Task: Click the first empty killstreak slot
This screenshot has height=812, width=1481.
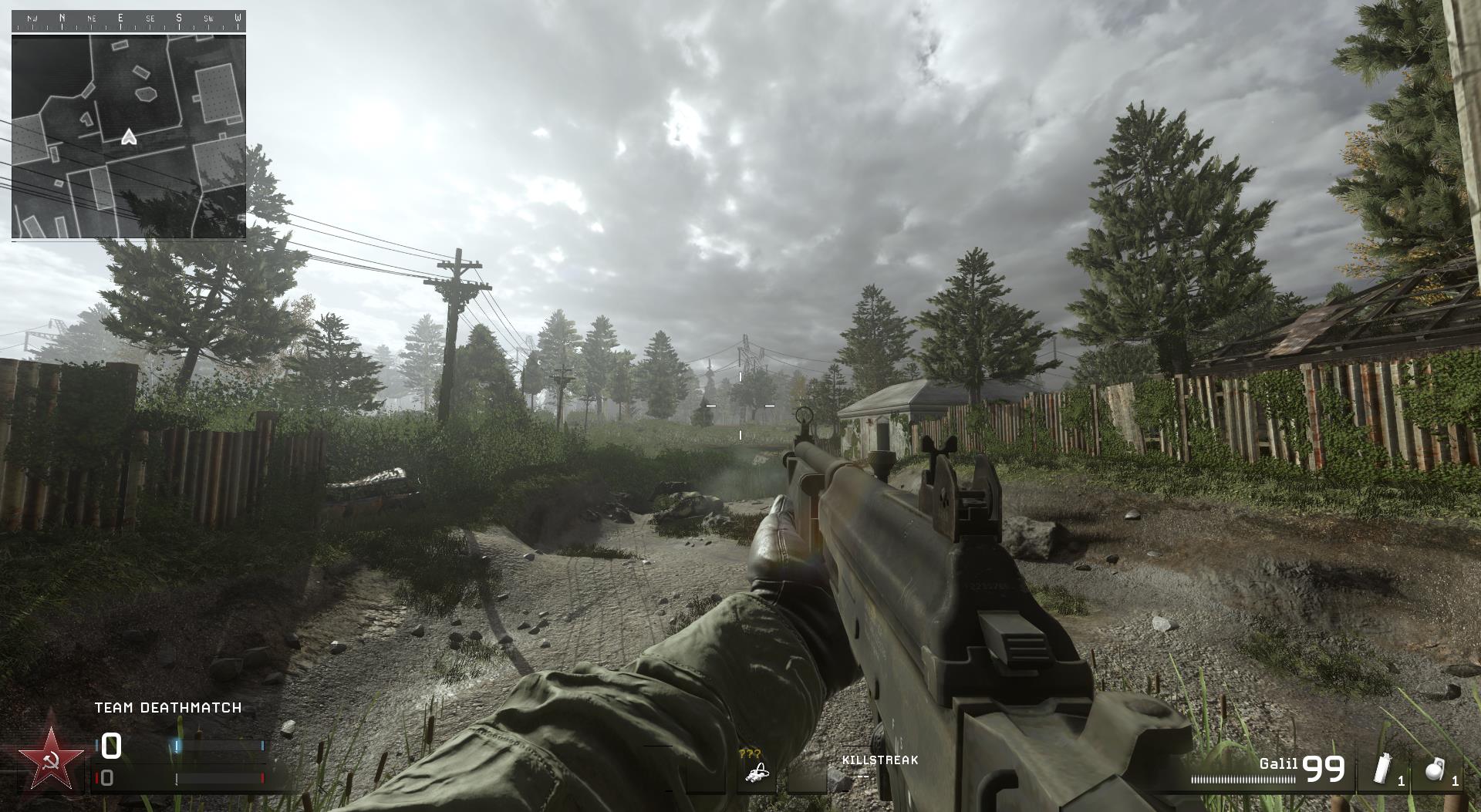Action: click(x=707, y=771)
